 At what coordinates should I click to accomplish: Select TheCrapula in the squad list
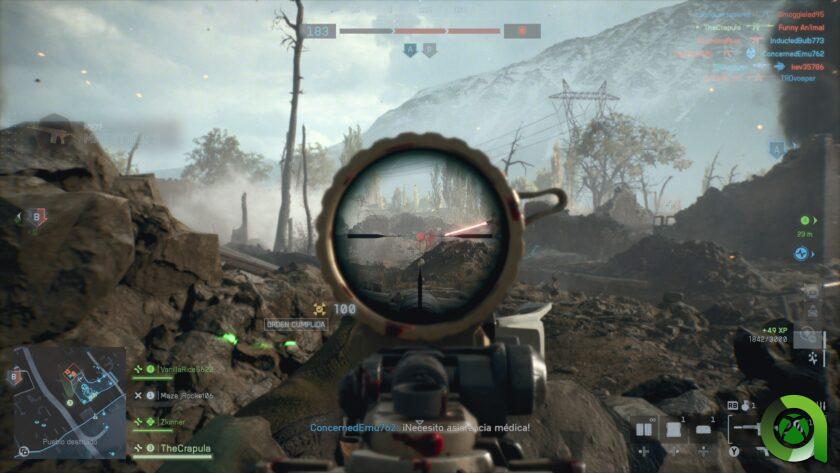tap(186, 448)
